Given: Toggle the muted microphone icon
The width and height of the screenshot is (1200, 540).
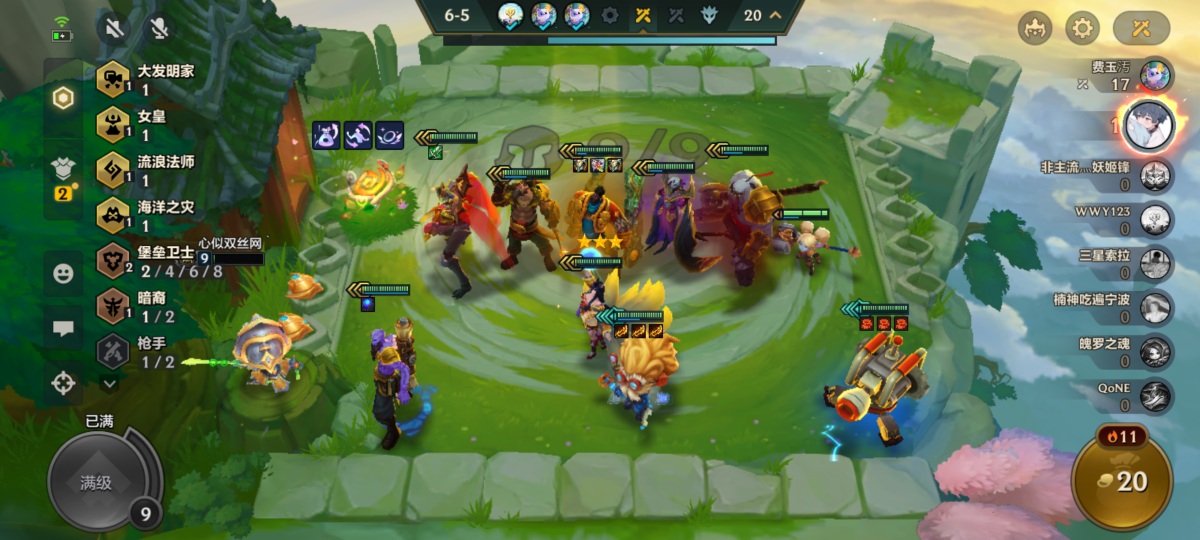Looking at the screenshot, I should (x=158, y=28).
